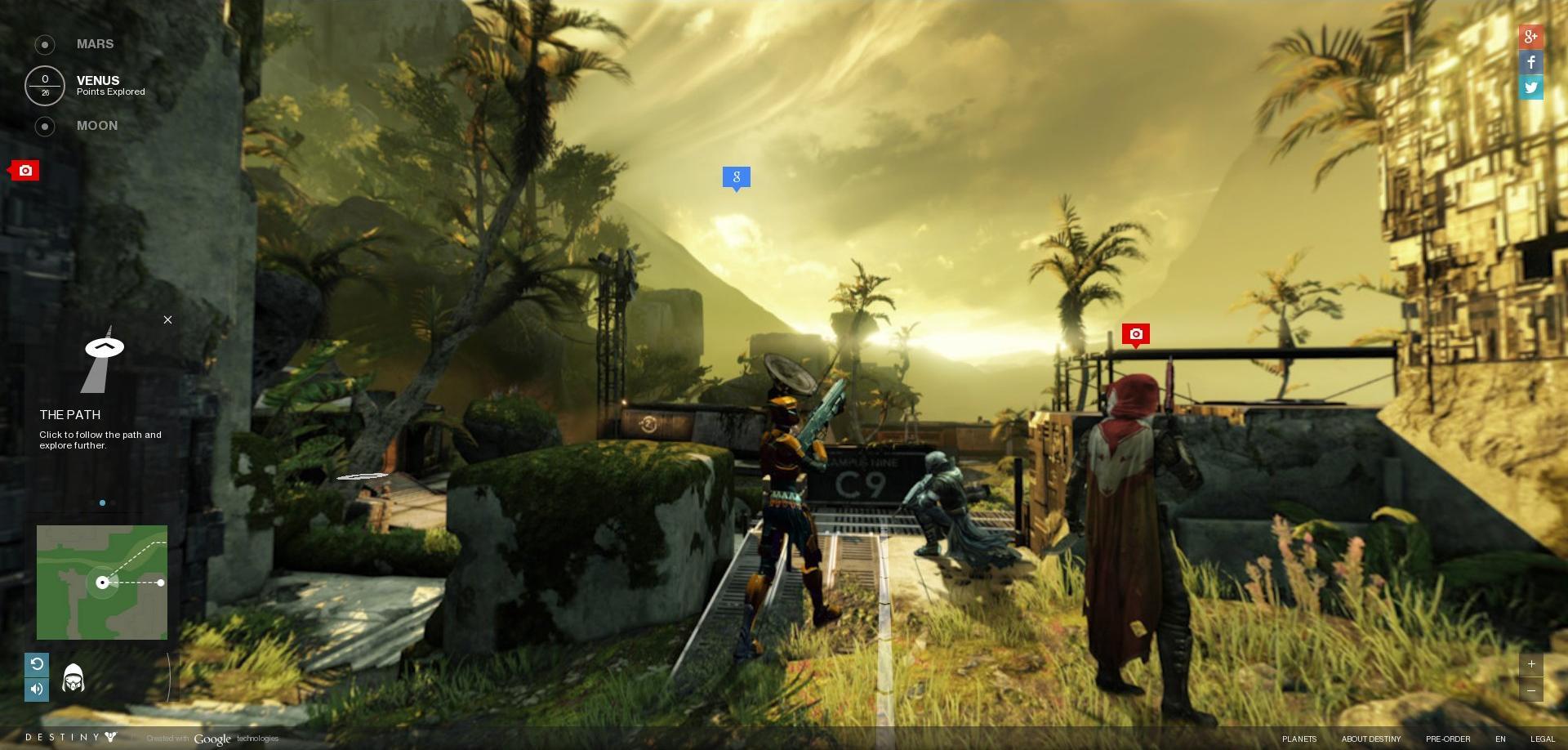This screenshot has width=1568, height=750.
Task: Share on Google Plus
Action: 1530,37
